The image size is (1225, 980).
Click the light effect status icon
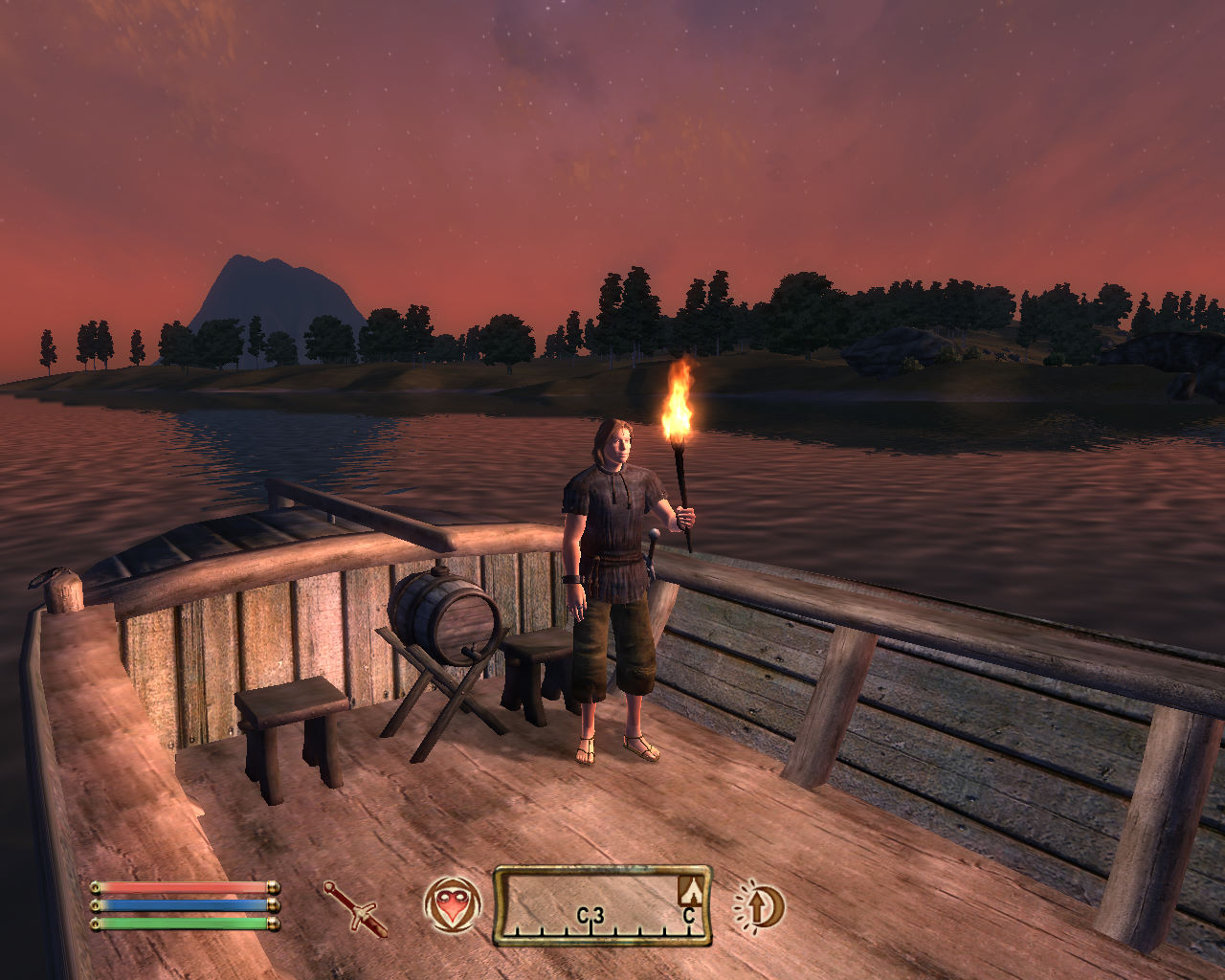[x=760, y=906]
